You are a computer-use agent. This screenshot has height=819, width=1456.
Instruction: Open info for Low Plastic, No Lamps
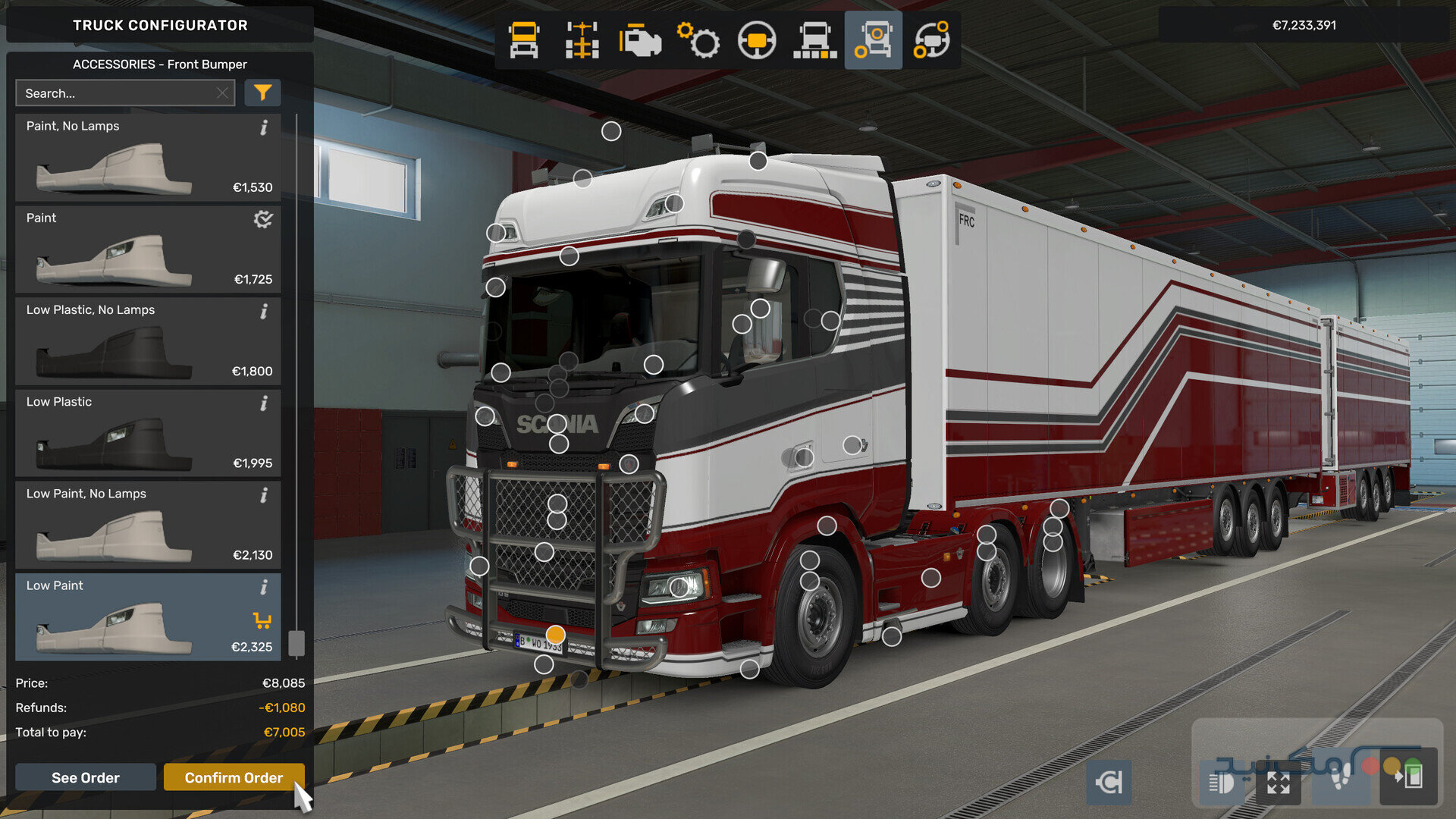pyautogui.click(x=264, y=311)
